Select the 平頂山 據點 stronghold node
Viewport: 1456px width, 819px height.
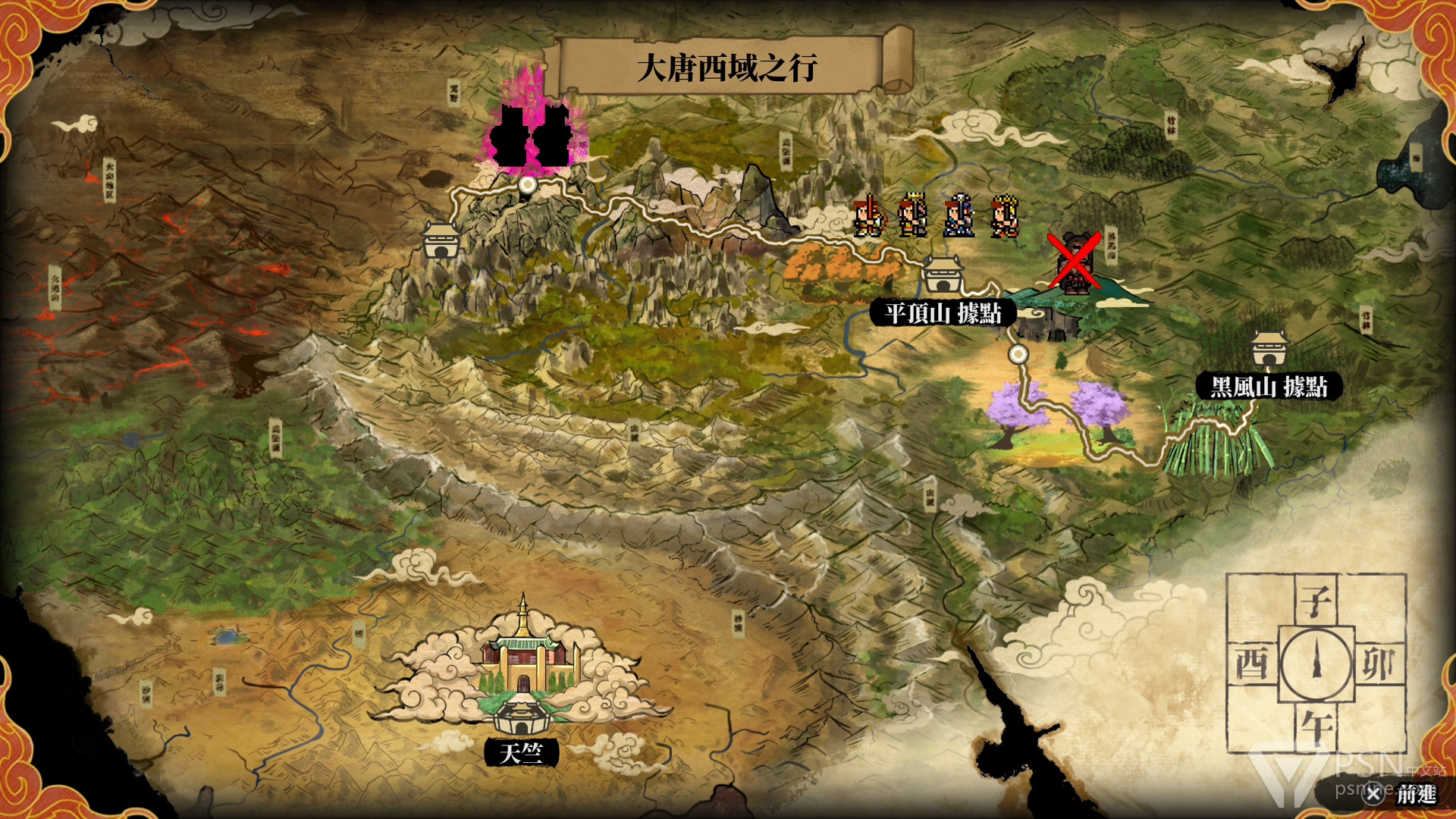click(943, 275)
